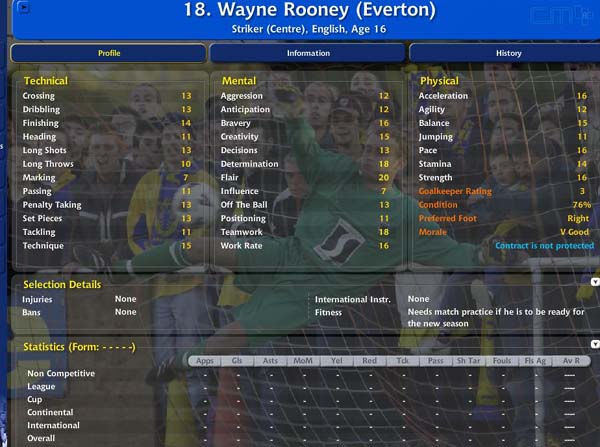Show the History tab

coord(507,53)
